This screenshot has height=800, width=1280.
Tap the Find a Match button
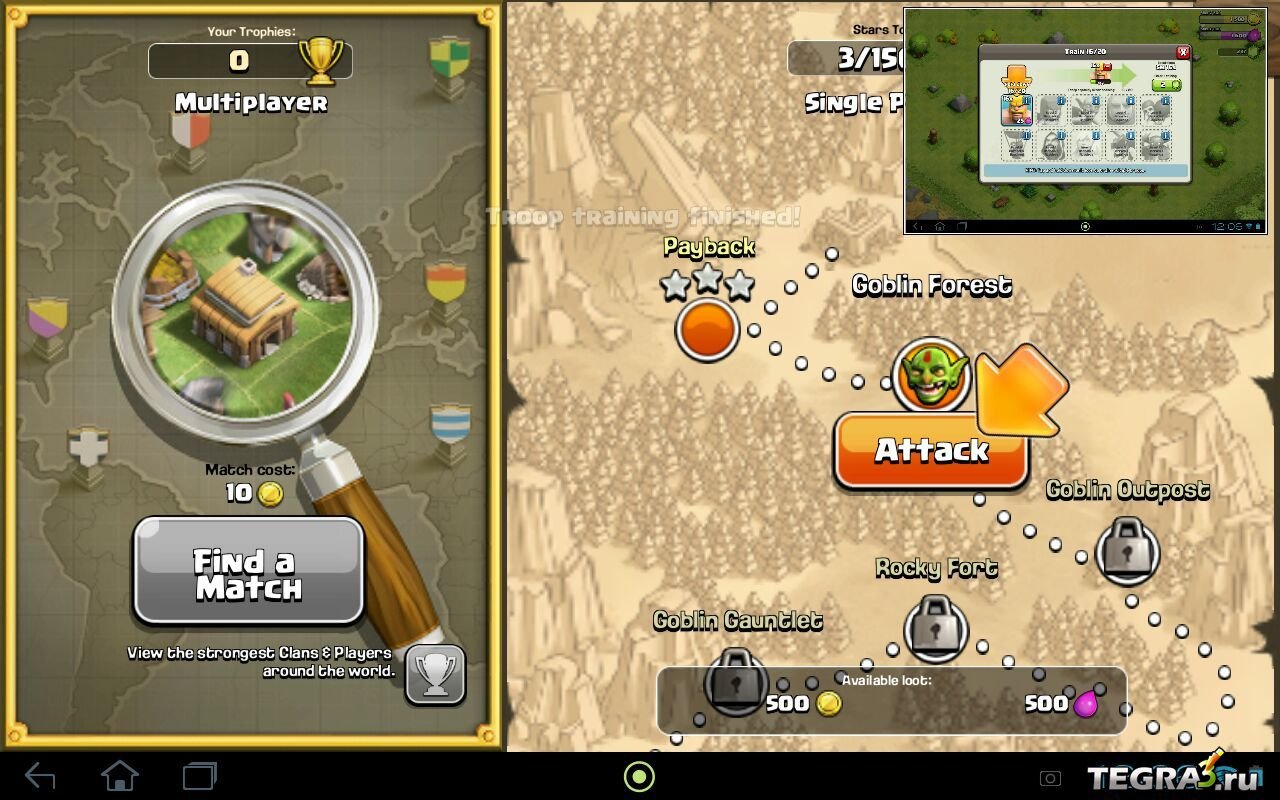click(248, 571)
